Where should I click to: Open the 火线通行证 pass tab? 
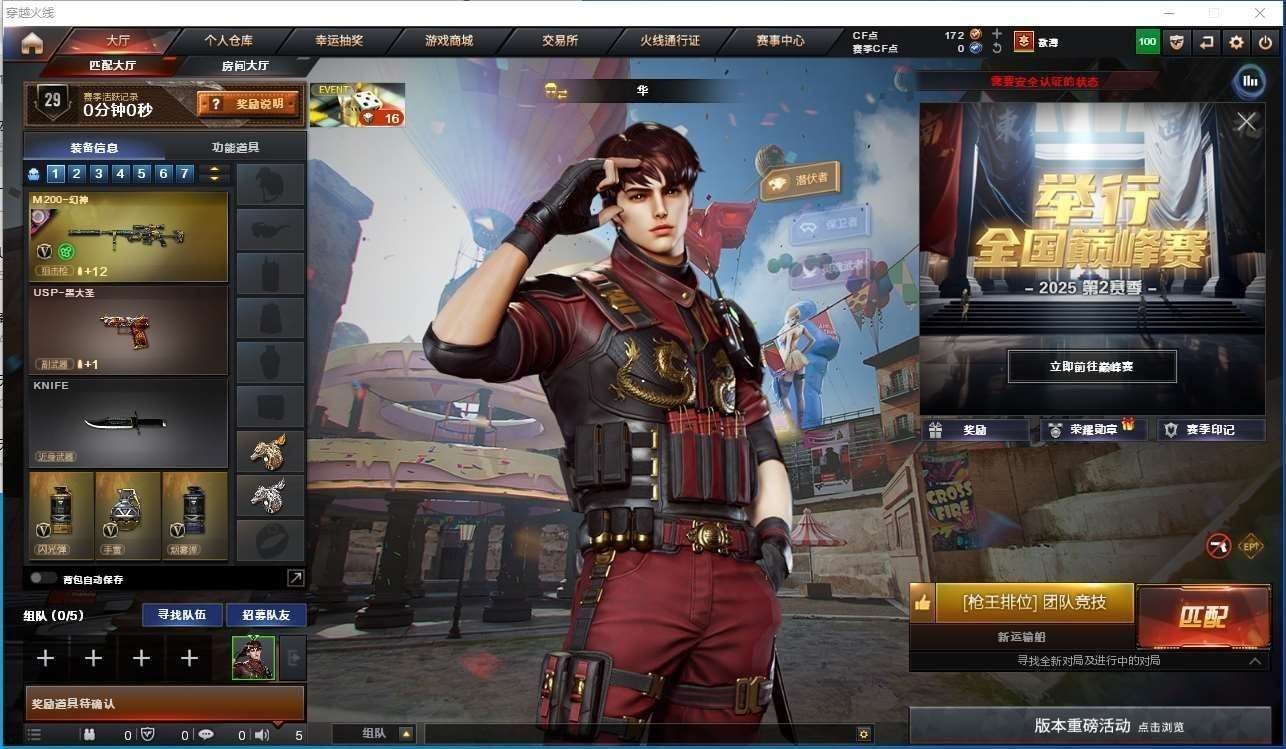(x=670, y=41)
